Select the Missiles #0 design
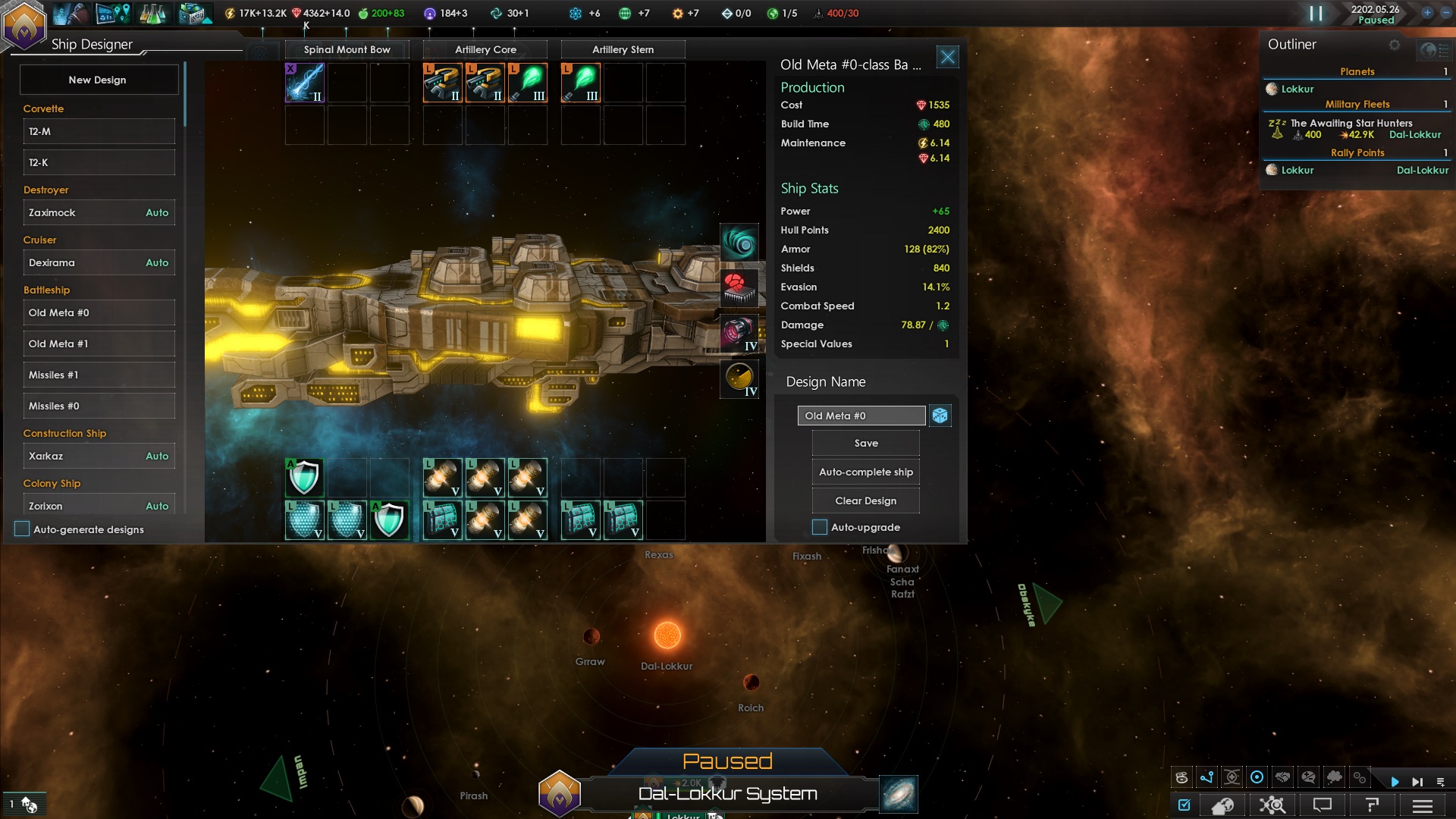1456x819 pixels. coord(99,406)
